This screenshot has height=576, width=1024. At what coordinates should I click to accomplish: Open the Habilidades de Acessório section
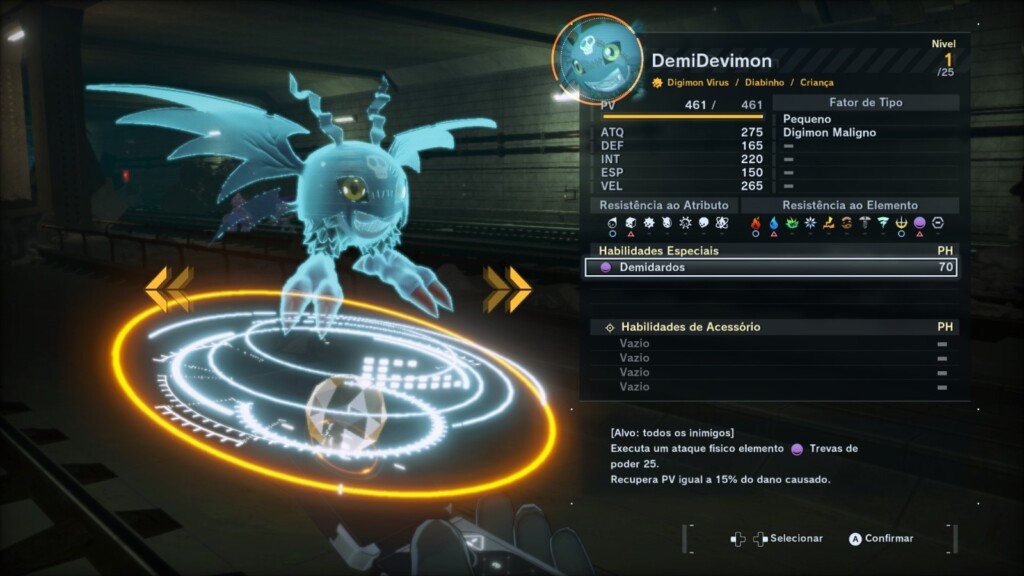[x=690, y=327]
